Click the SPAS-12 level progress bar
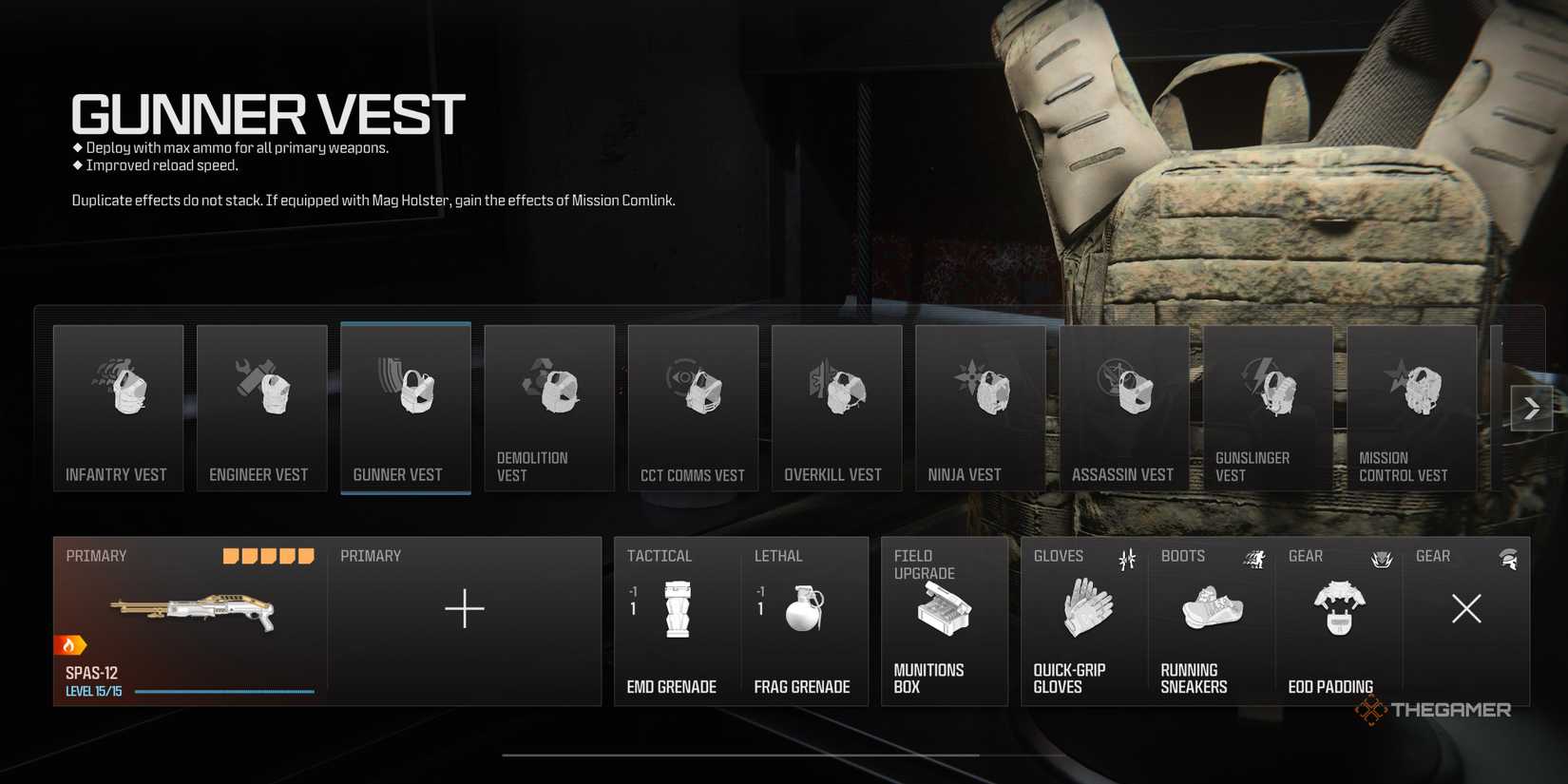1568x784 pixels. [223, 691]
